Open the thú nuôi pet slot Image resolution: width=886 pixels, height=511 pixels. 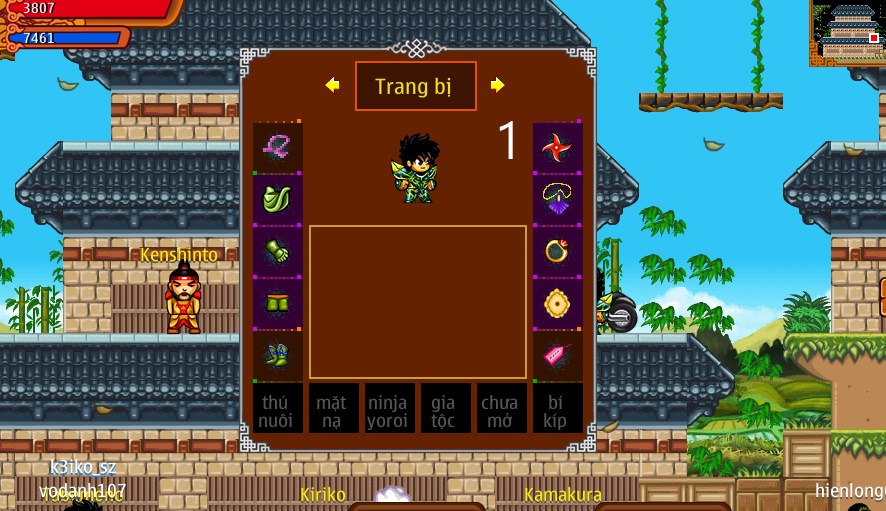point(278,409)
